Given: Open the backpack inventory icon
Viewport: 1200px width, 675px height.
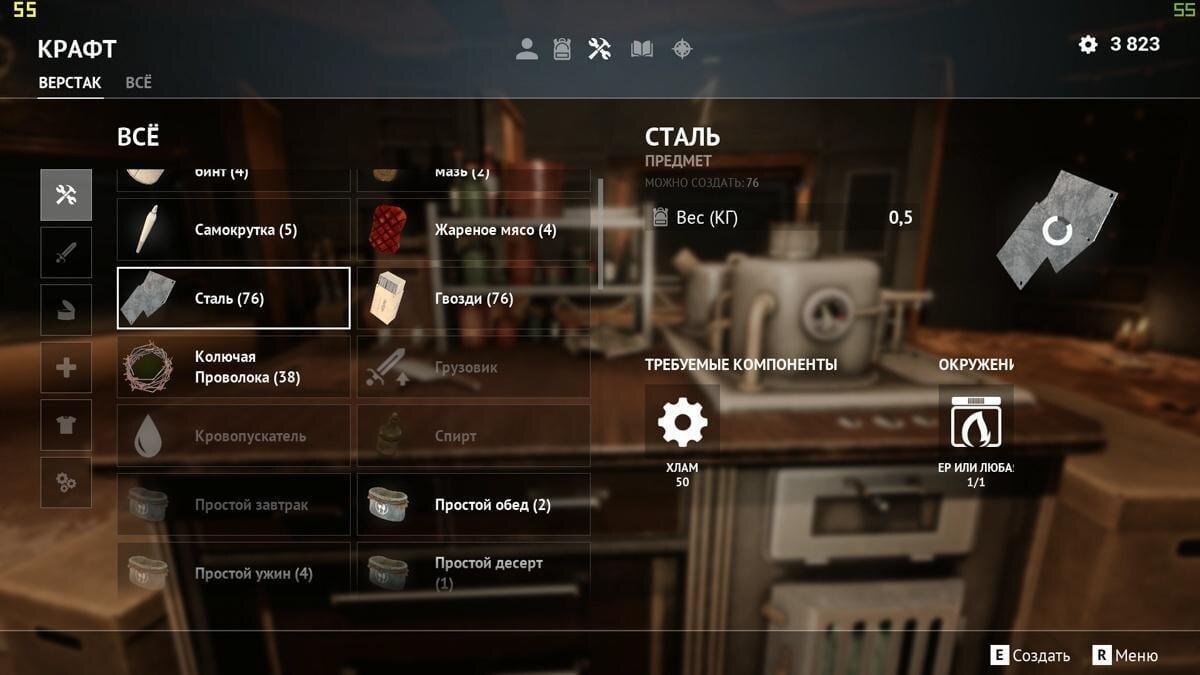Looking at the screenshot, I should coord(562,48).
